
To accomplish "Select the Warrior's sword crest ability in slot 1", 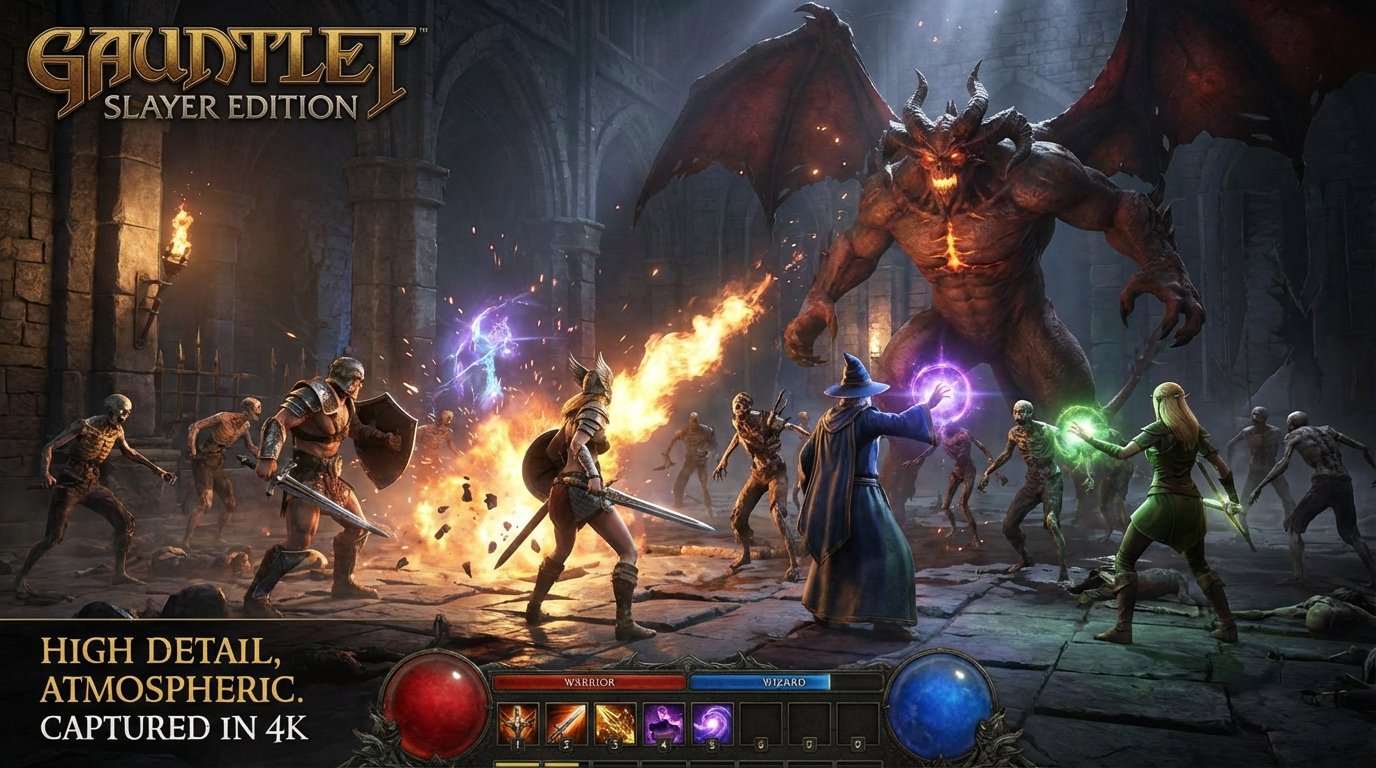I will tap(519, 722).
